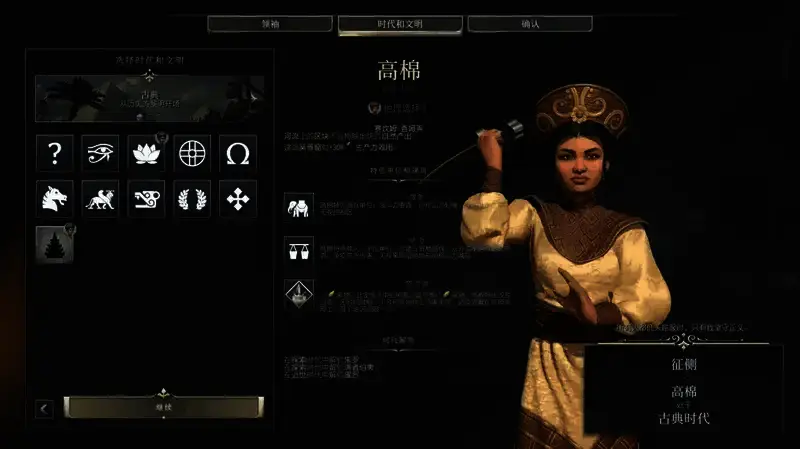The width and height of the screenshot is (800, 449).
Task: Click the 继续 continue button
Action: tap(163, 407)
